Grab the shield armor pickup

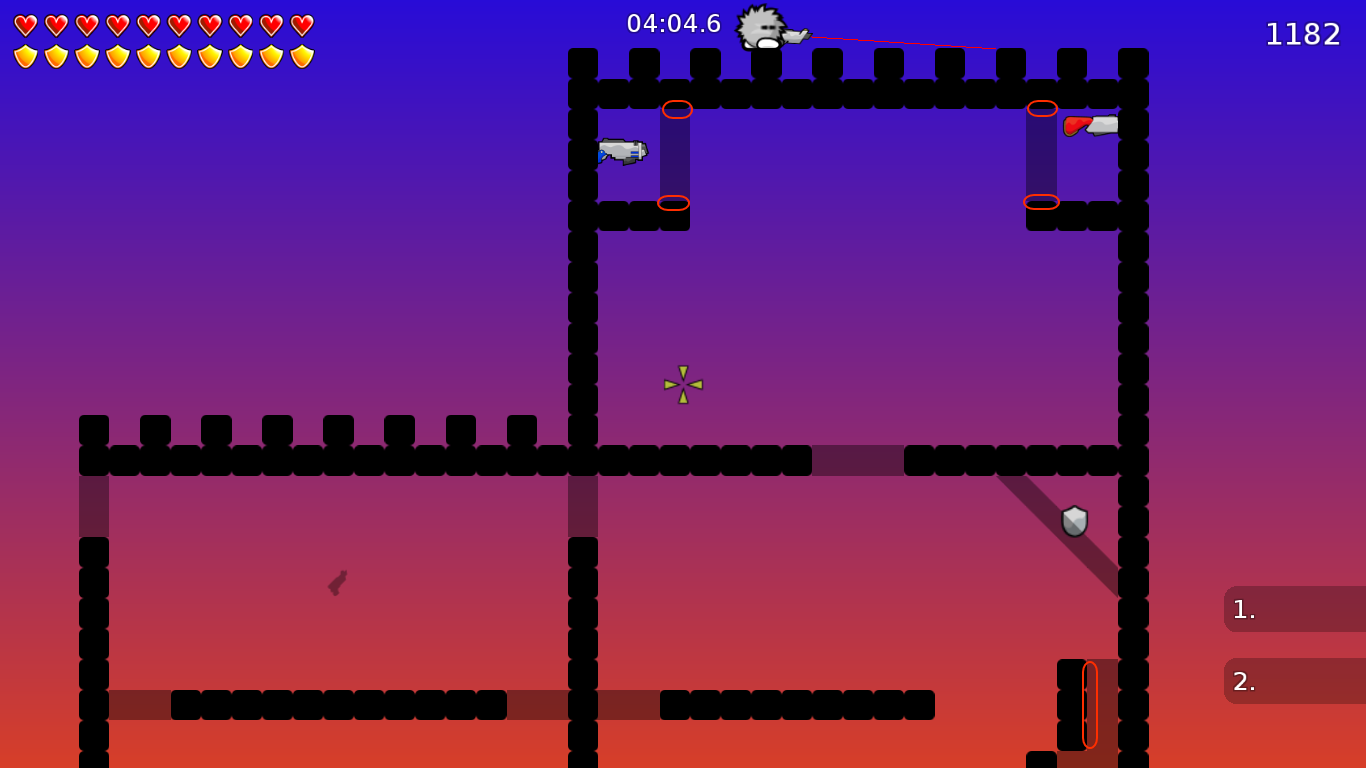point(1073,520)
